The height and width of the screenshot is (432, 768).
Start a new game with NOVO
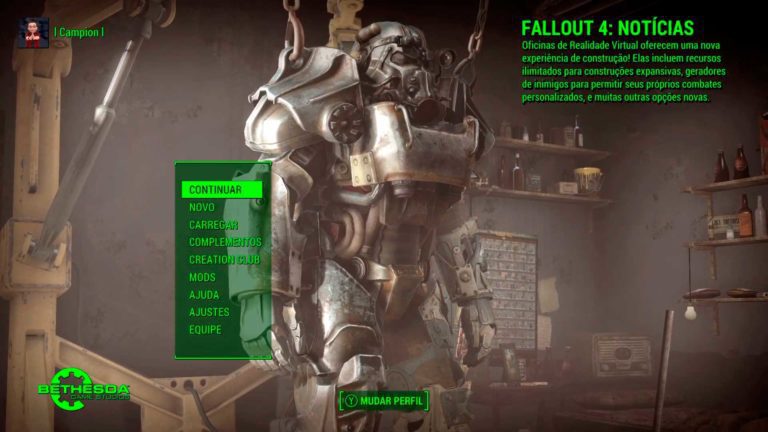coord(202,207)
